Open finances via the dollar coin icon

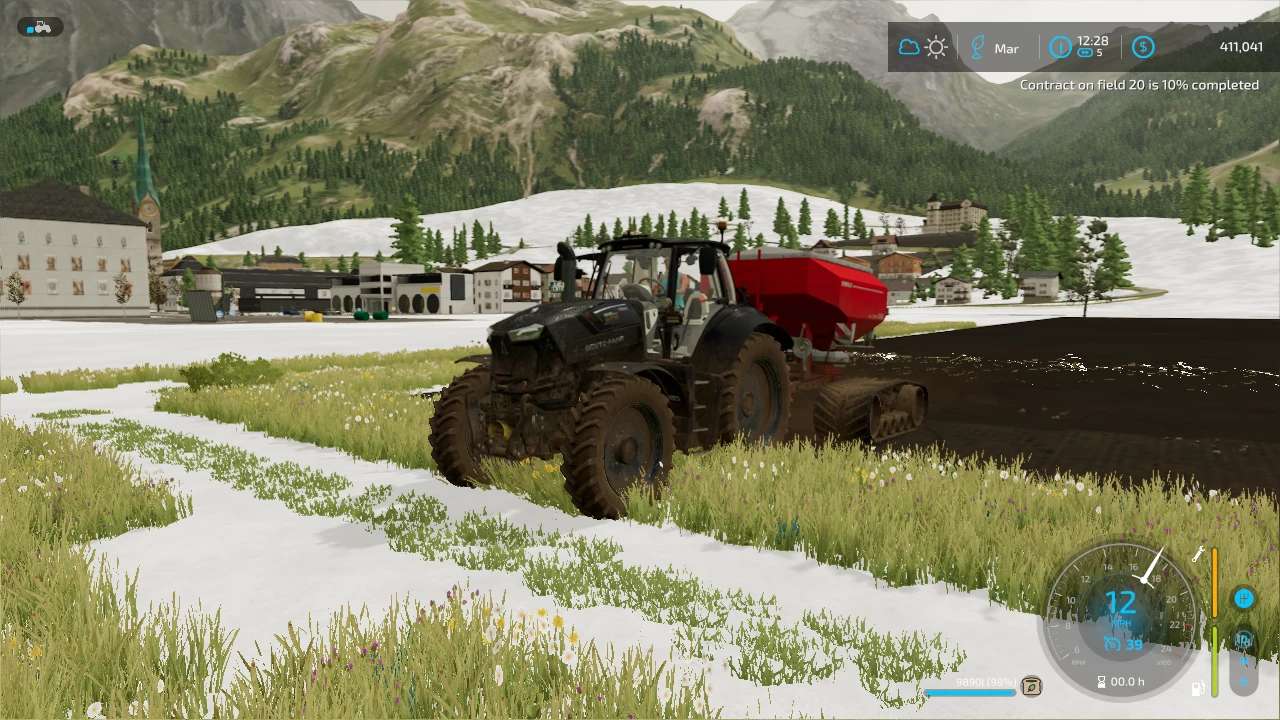click(1143, 47)
